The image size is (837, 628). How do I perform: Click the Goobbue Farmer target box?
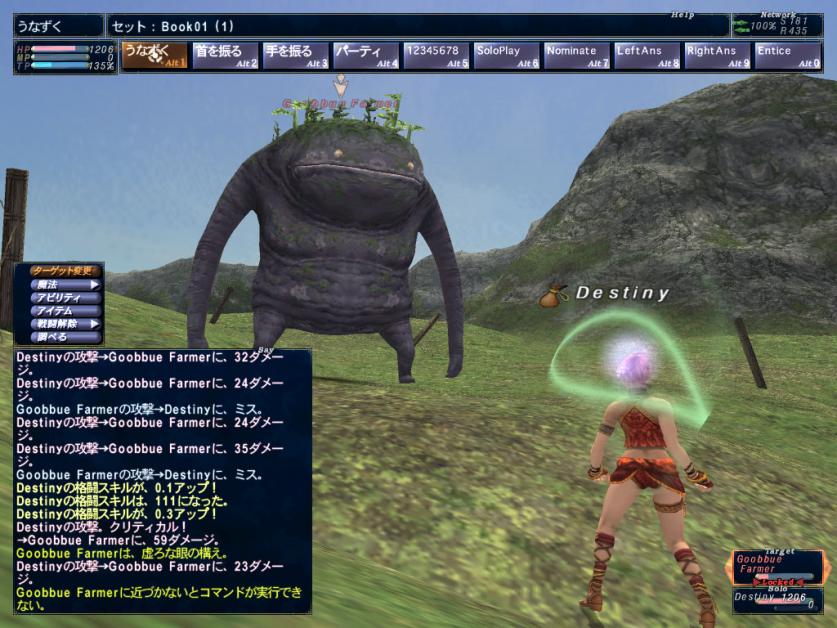point(776,566)
